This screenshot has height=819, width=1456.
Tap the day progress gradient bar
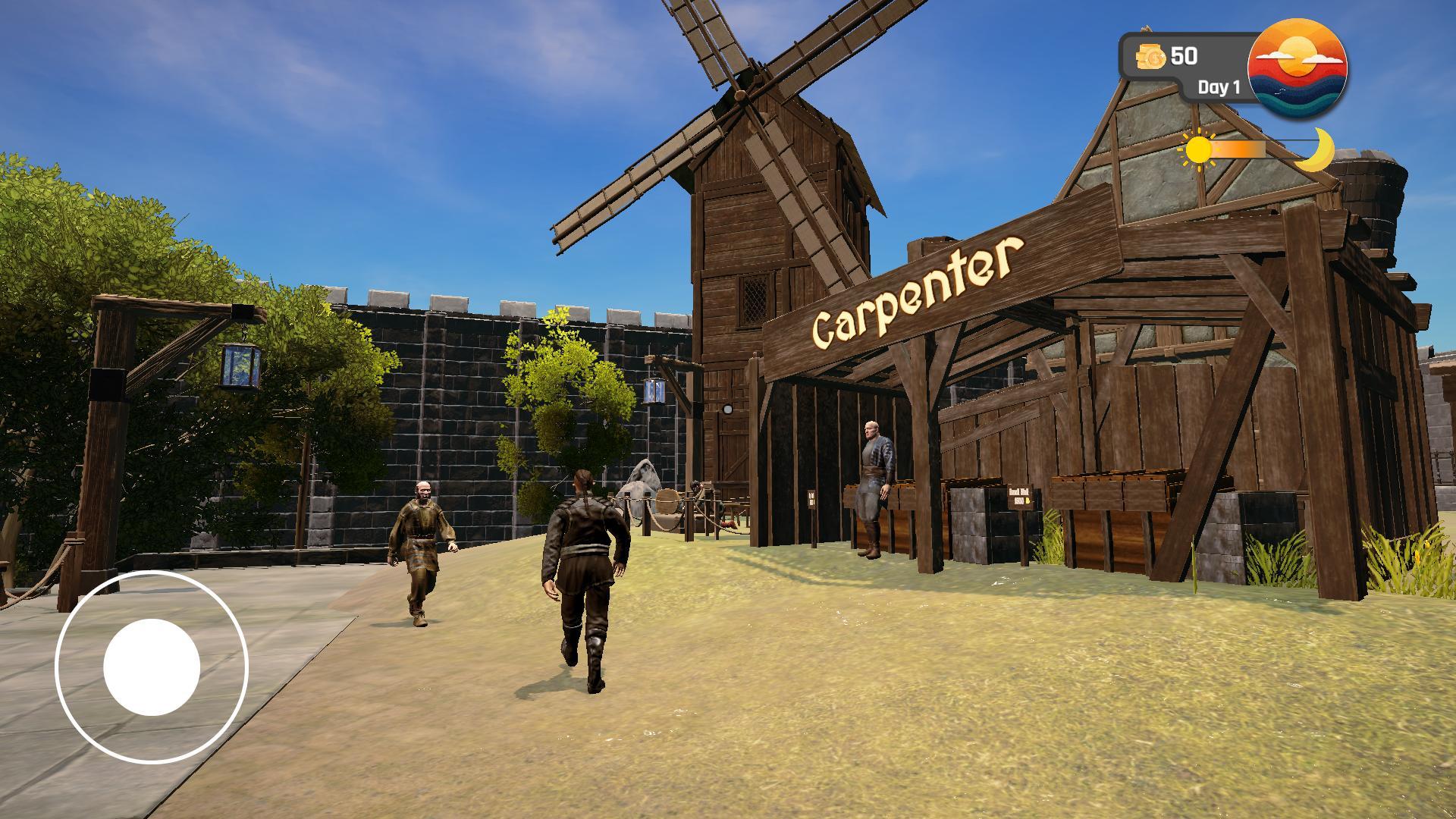click(1251, 149)
